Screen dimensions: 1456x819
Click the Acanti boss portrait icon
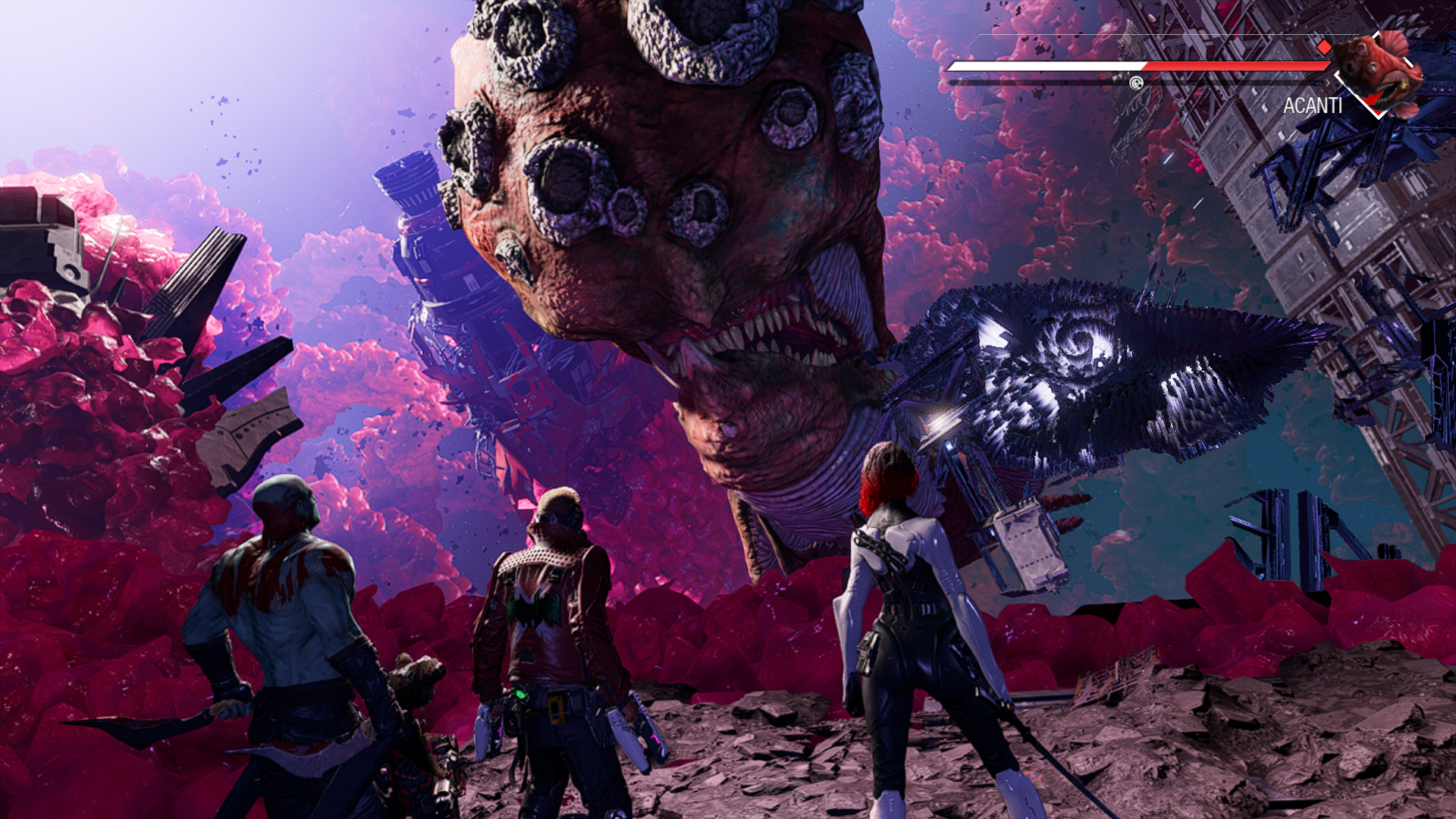point(1376,72)
